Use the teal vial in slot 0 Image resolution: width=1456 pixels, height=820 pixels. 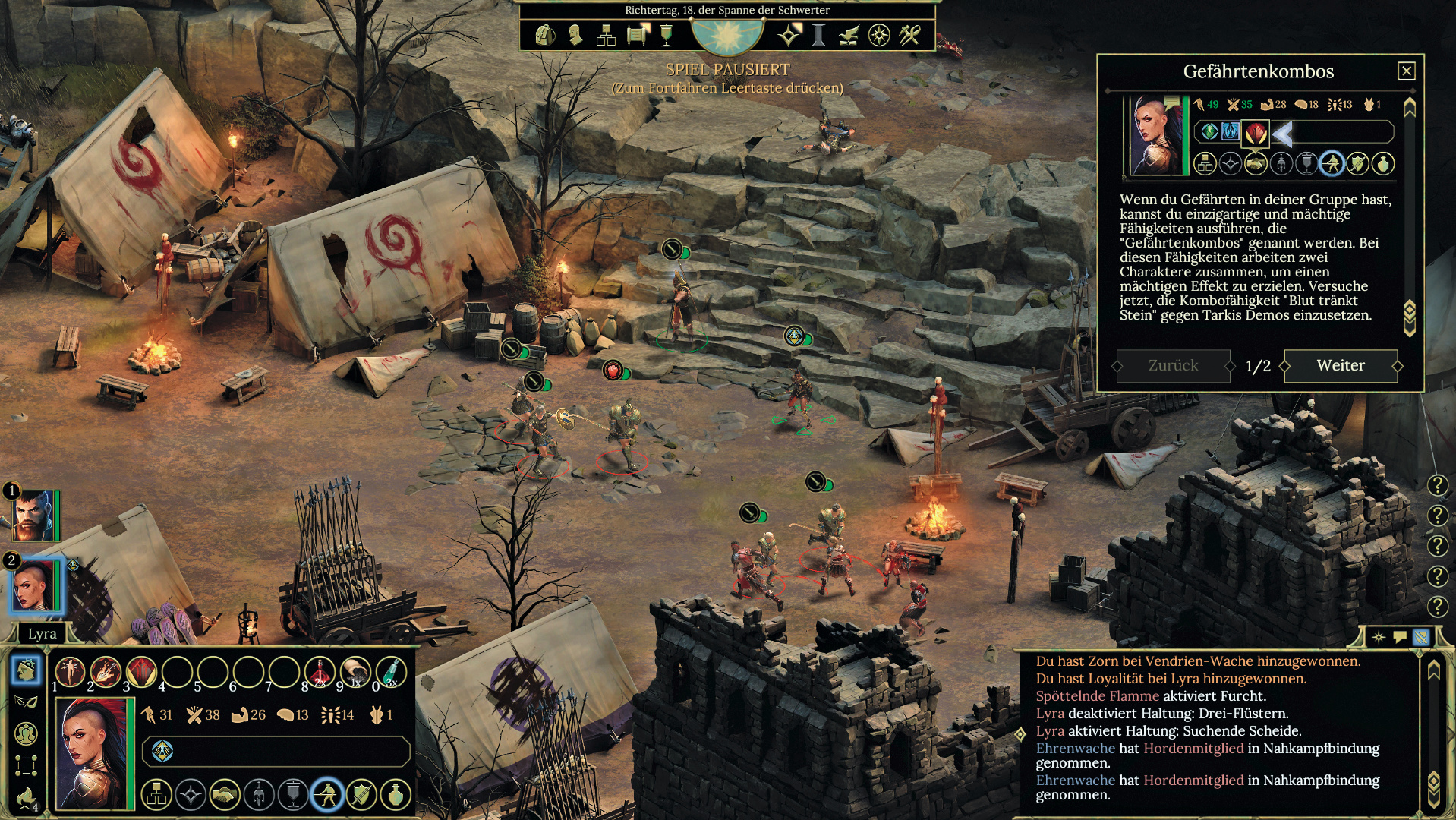point(391,671)
